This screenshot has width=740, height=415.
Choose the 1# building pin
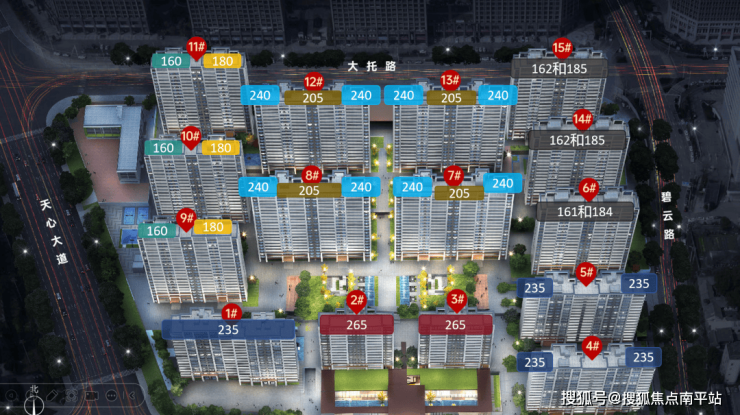click(x=231, y=313)
